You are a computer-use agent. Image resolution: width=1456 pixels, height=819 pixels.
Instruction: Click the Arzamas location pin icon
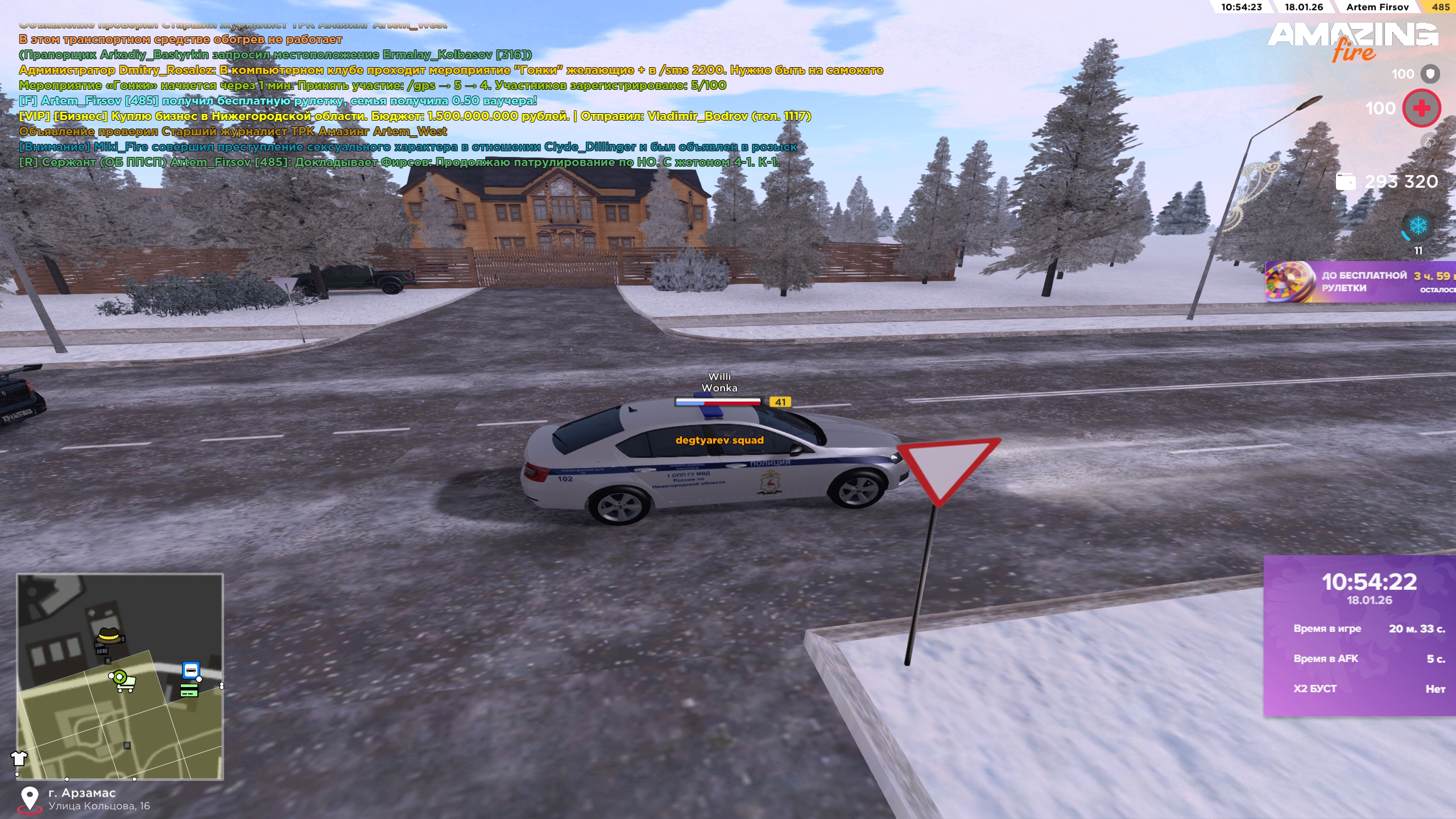click(30, 799)
